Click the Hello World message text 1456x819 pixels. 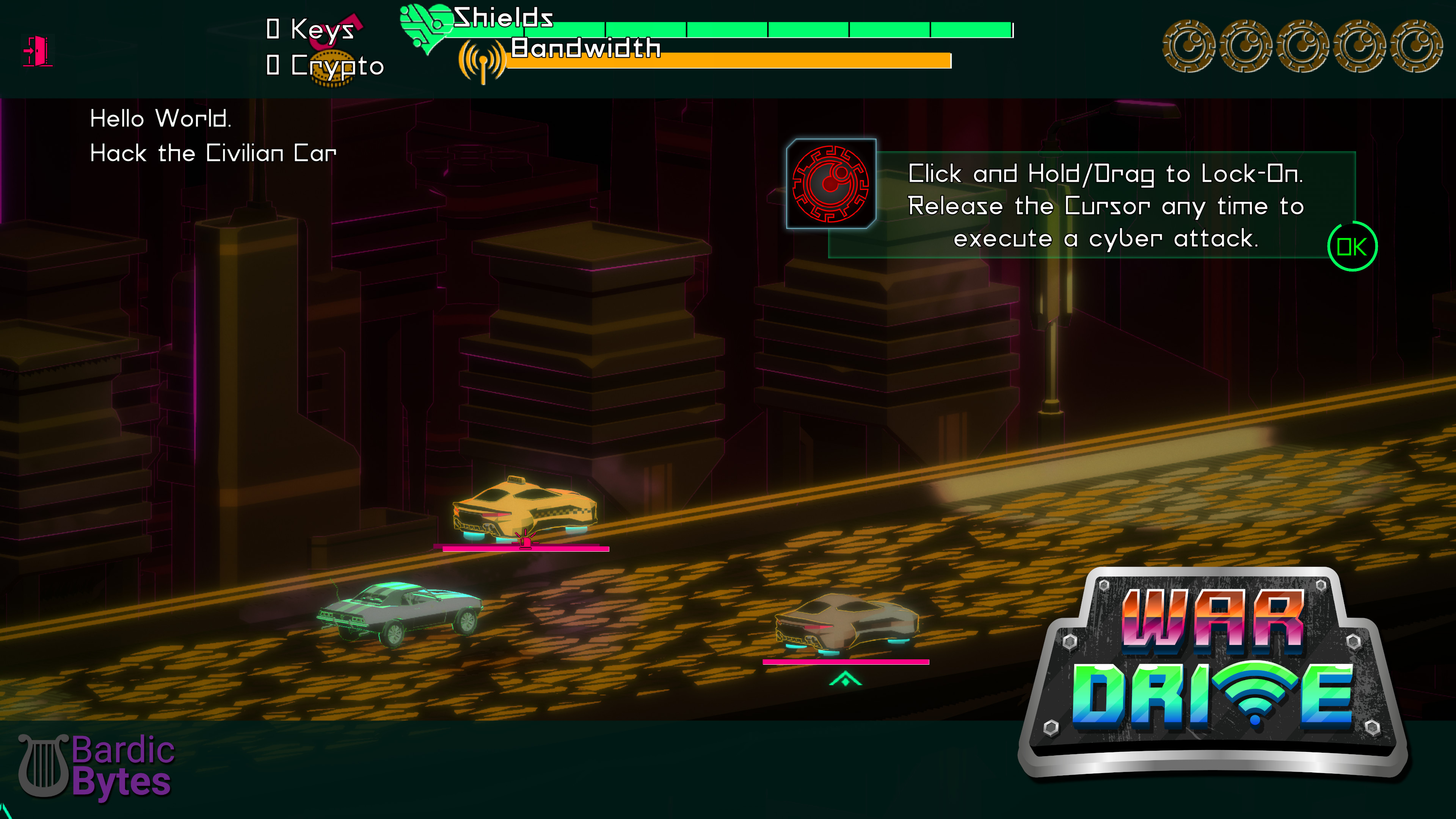pyautogui.click(x=161, y=119)
